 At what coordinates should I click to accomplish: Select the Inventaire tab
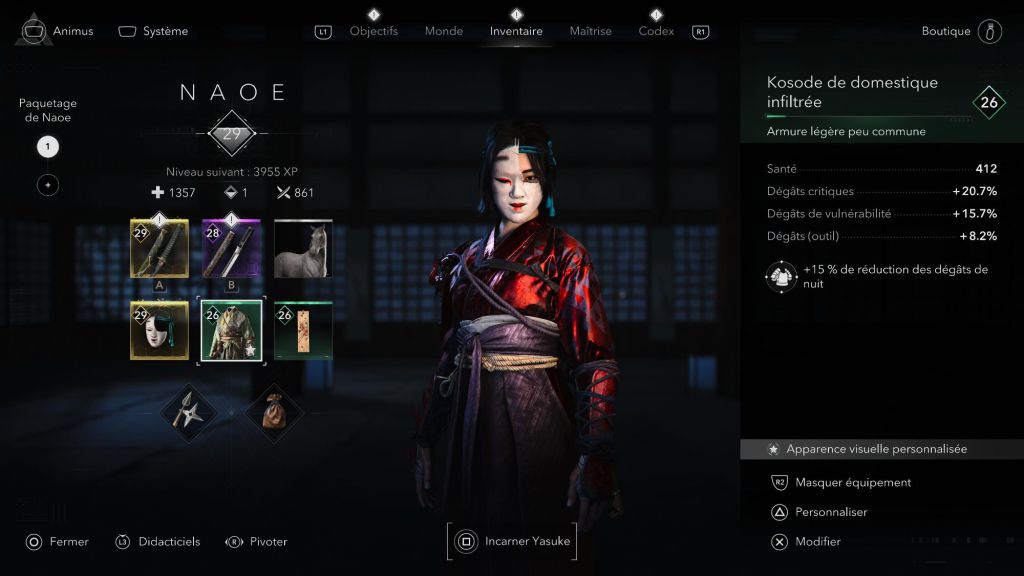pos(516,31)
